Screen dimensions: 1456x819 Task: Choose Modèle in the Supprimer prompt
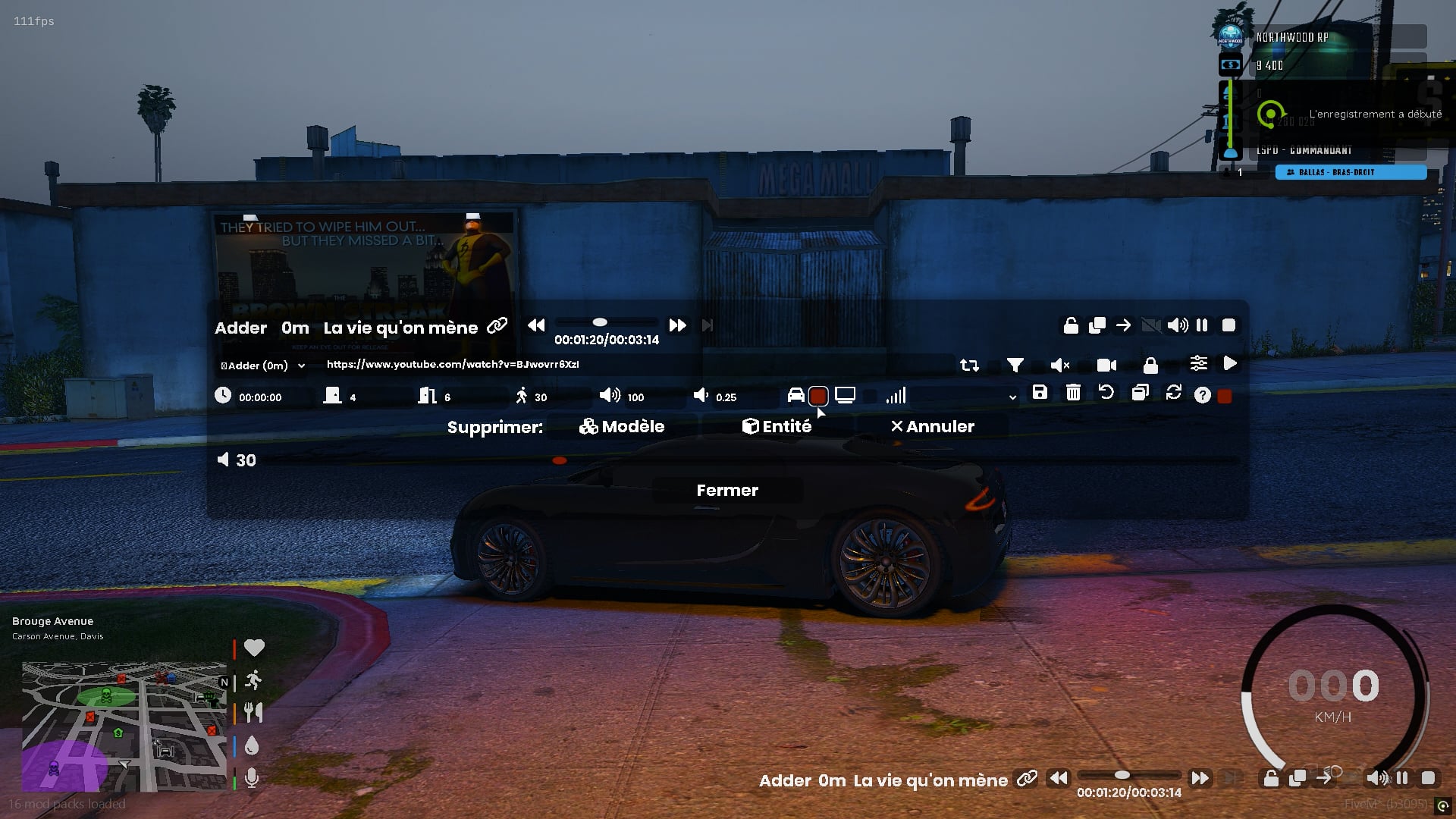tap(622, 427)
